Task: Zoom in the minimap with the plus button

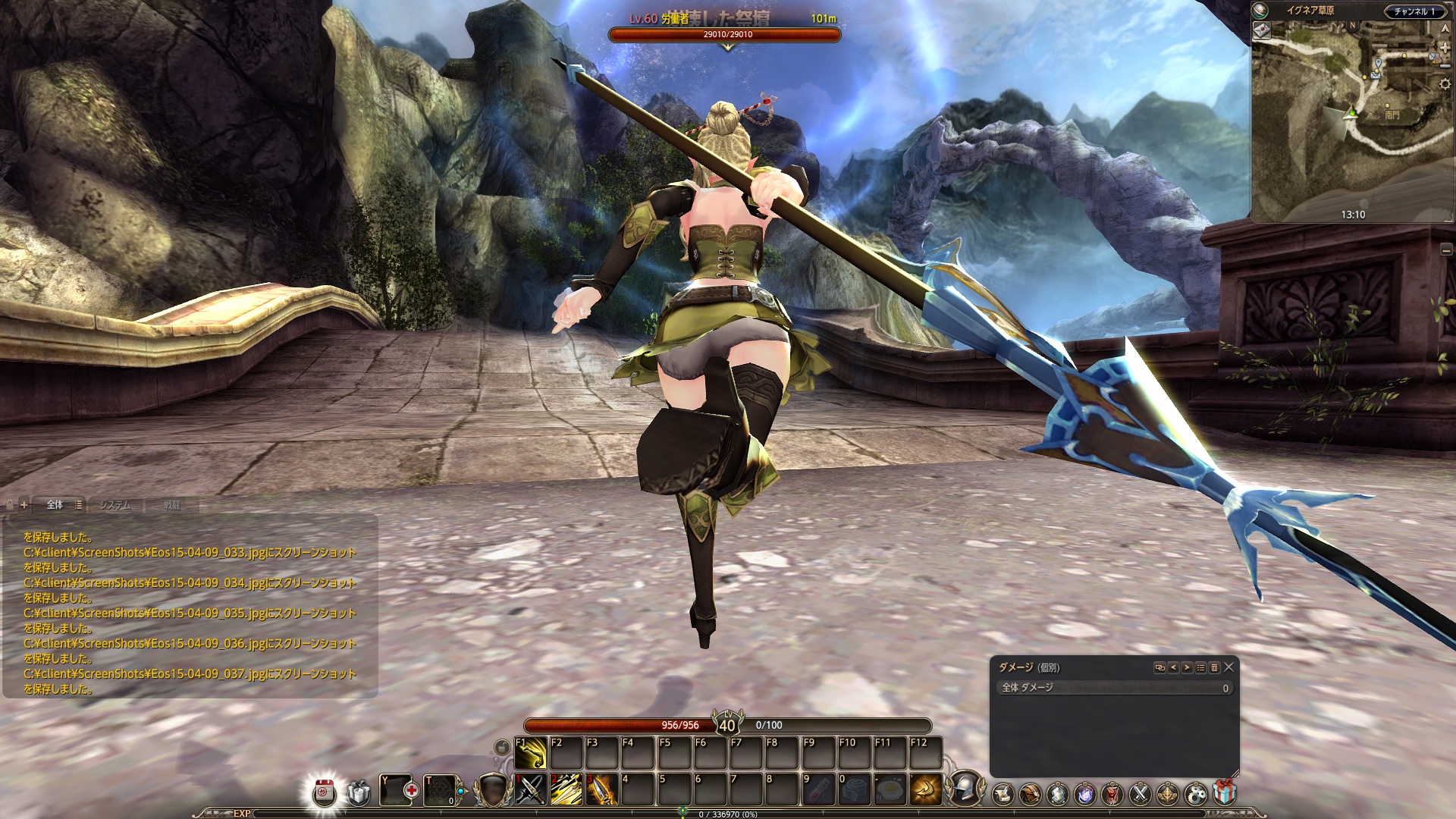Action: [x=1445, y=47]
